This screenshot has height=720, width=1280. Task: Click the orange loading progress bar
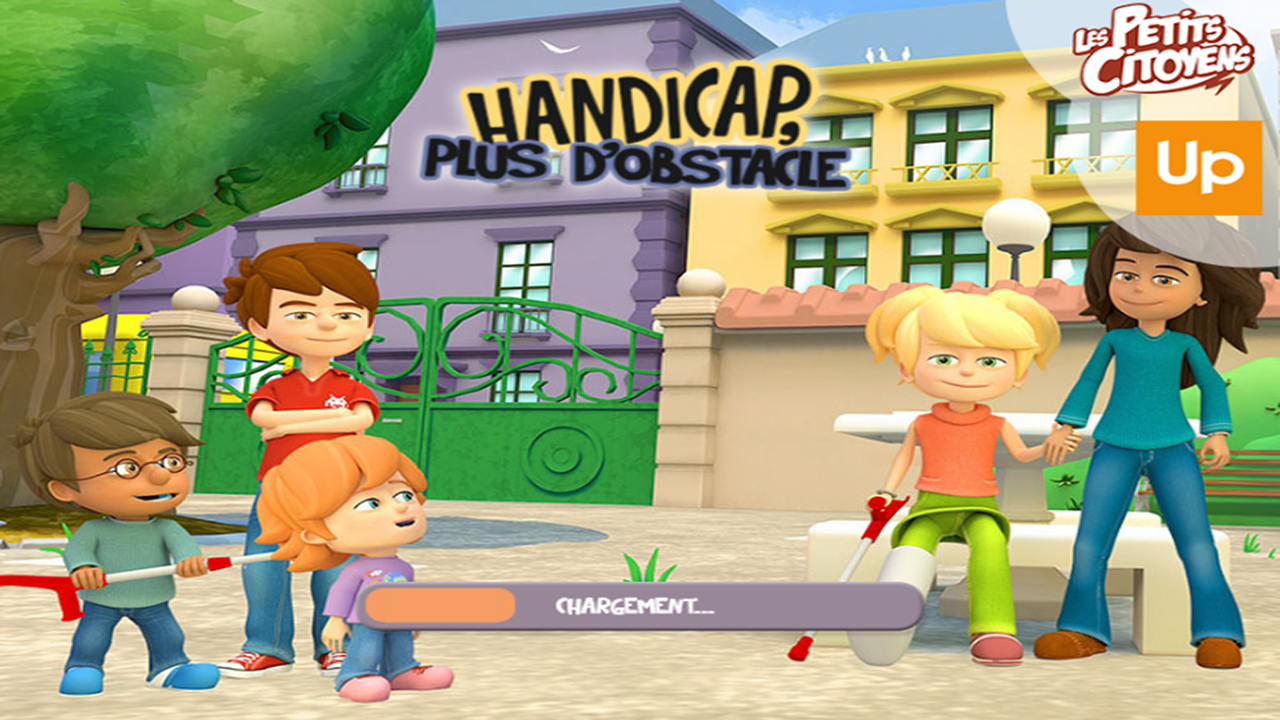tap(440, 603)
